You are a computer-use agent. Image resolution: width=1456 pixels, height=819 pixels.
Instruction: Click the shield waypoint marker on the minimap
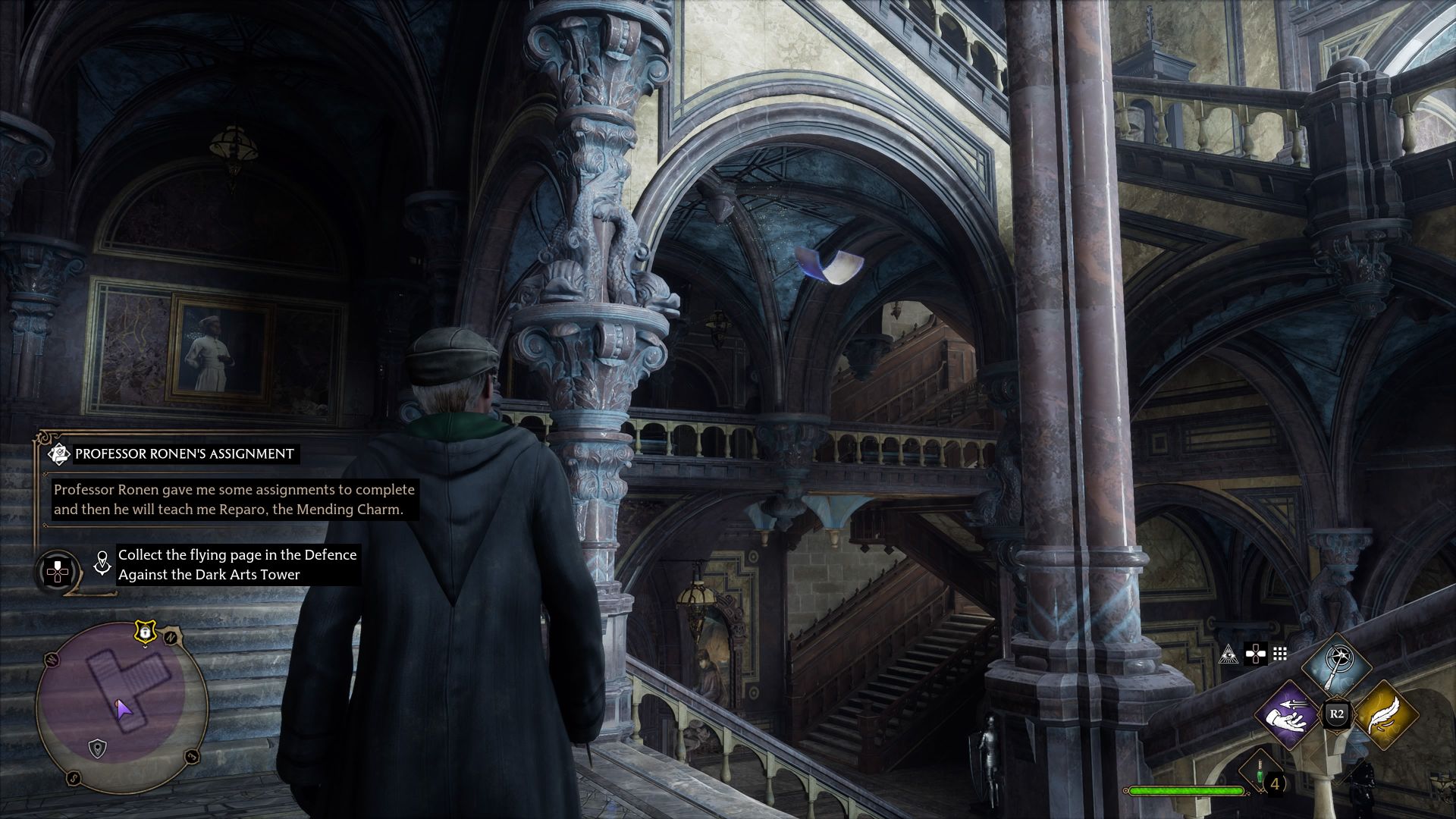pyautogui.click(x=96, y=748)
